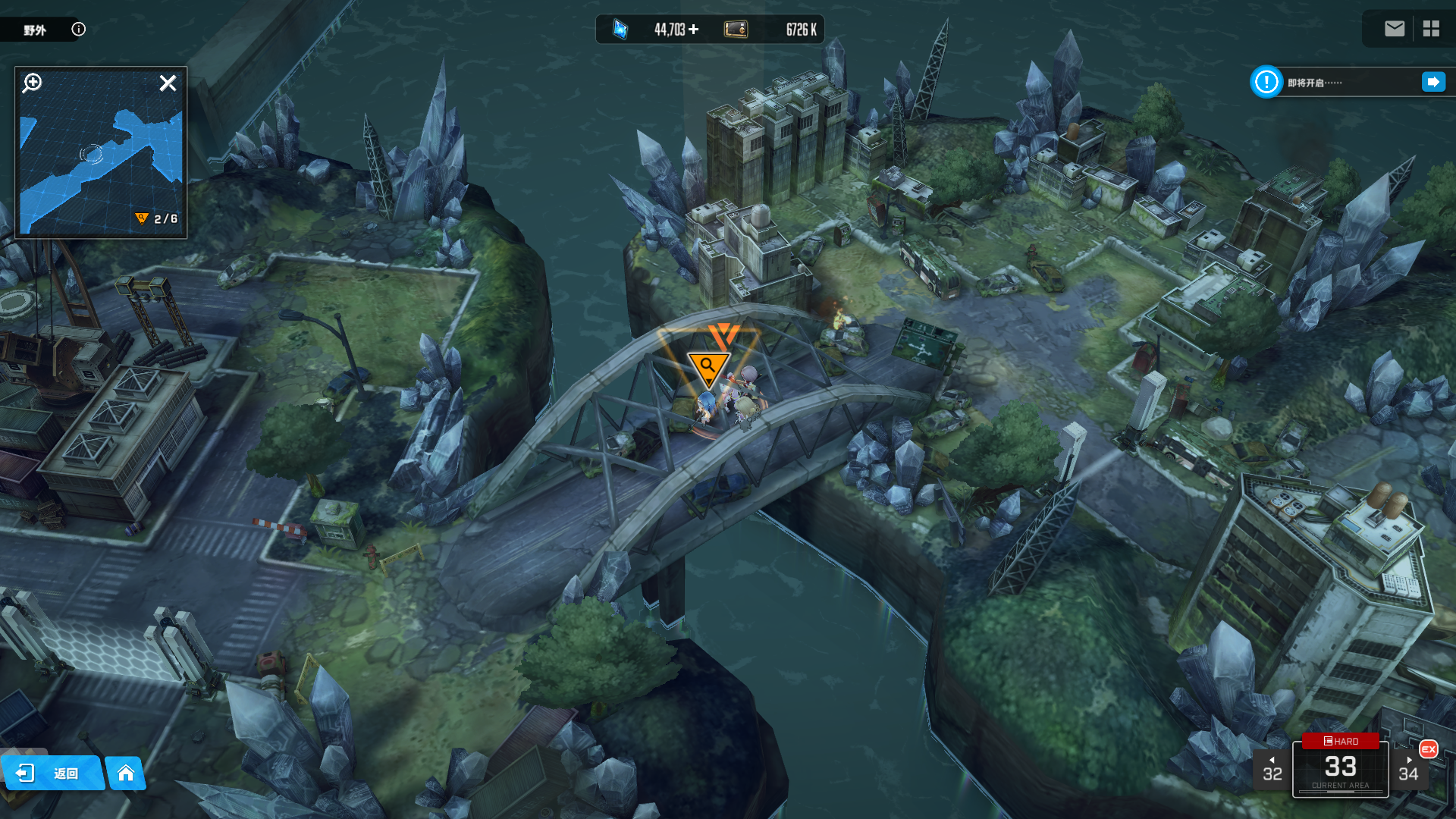
Task: Open the grid menu icon
Action: tap(1431, 29)
